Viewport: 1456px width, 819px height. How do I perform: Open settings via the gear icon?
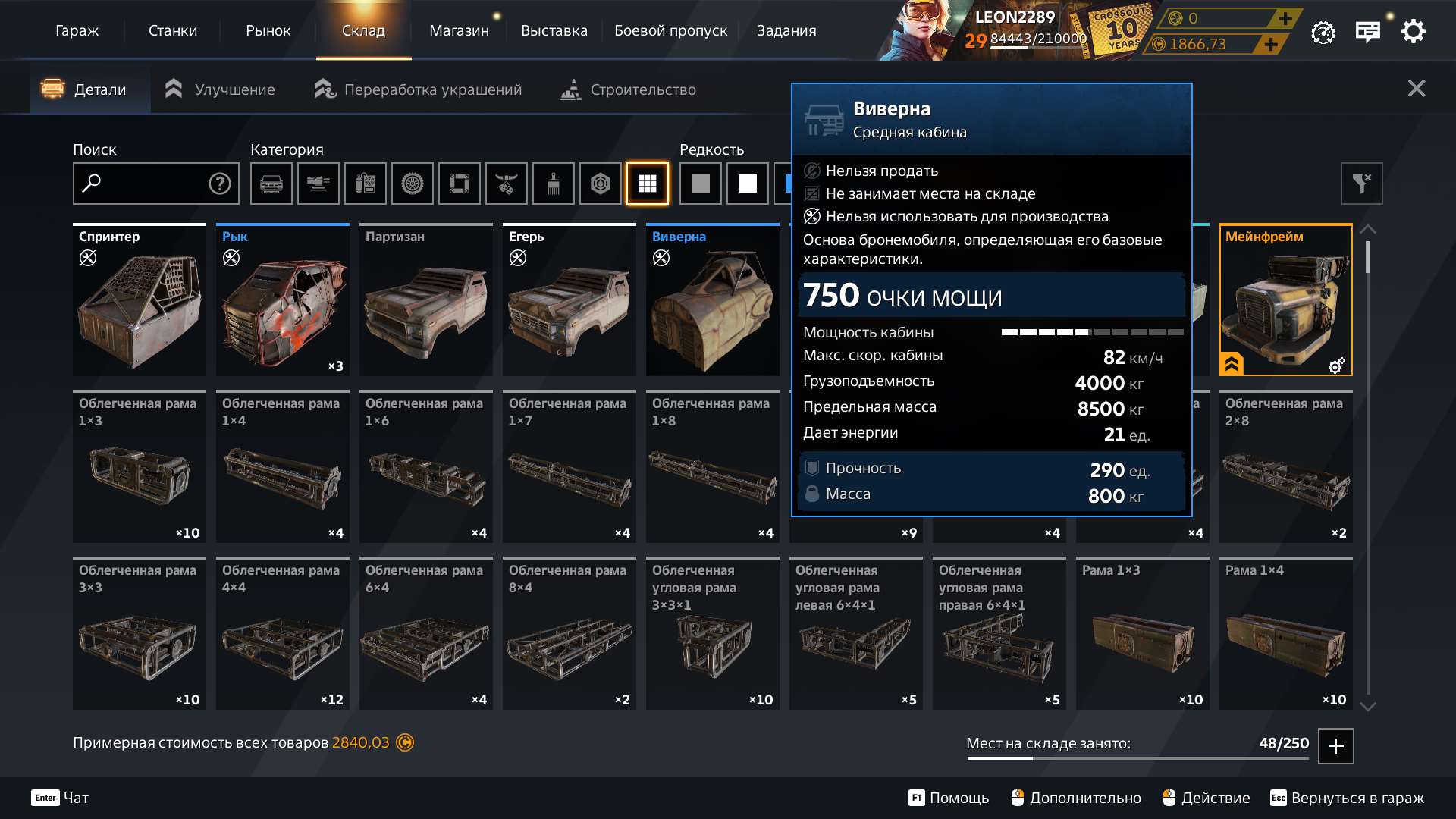pos(1413,31)
